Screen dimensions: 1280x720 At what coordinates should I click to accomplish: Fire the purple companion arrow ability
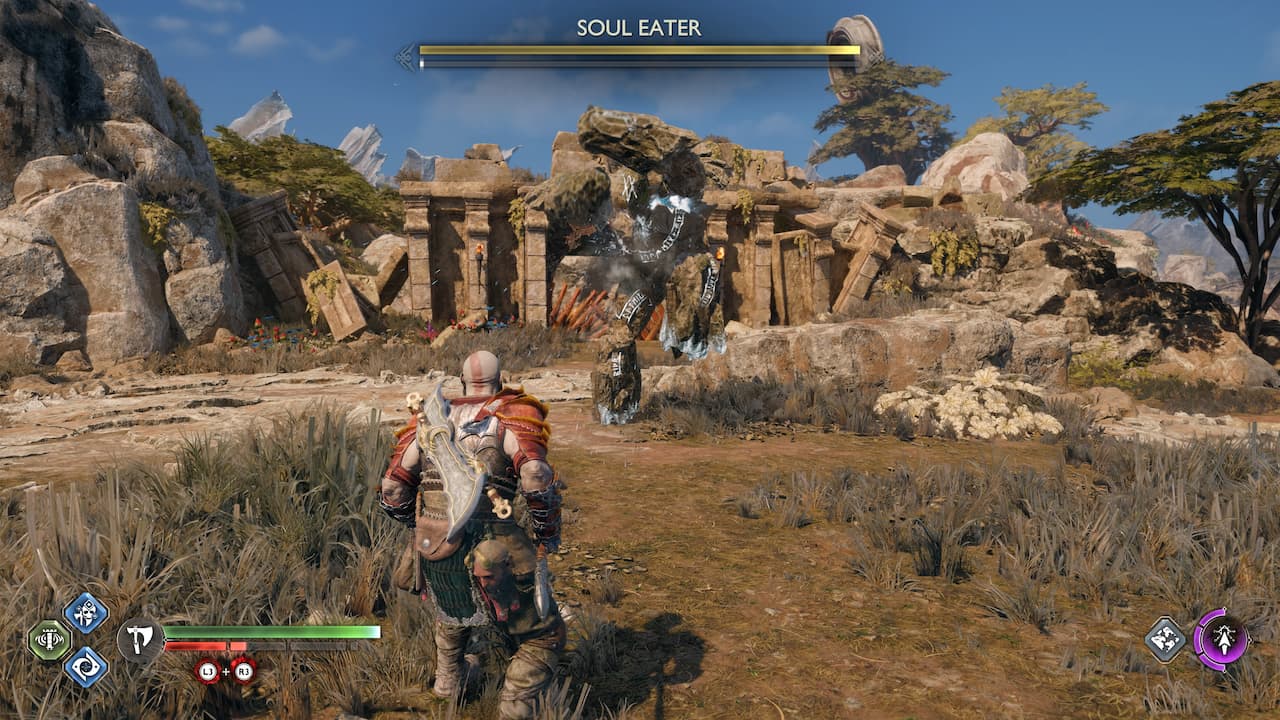point(1221,639)
